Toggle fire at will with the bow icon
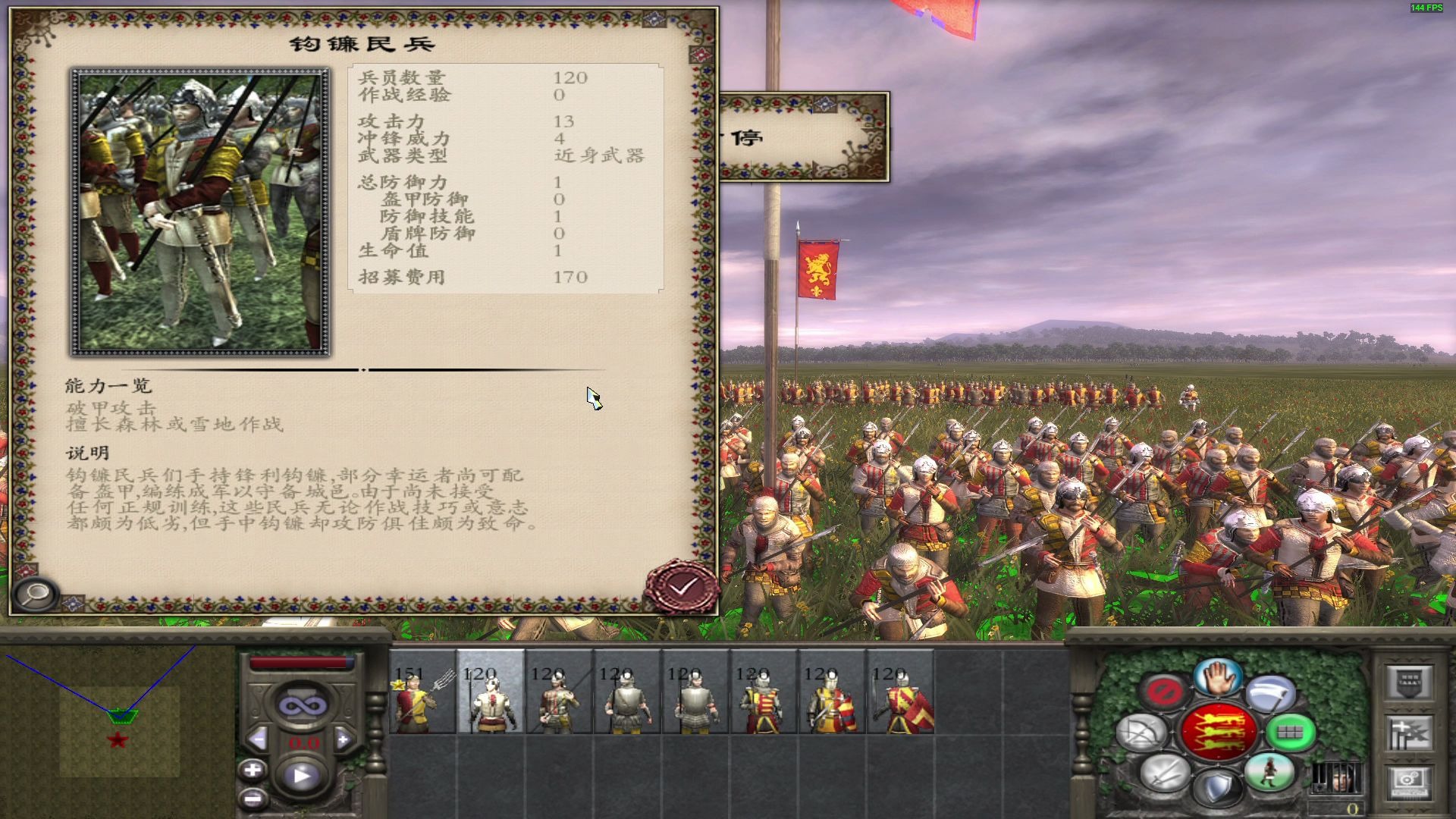 1141,734
